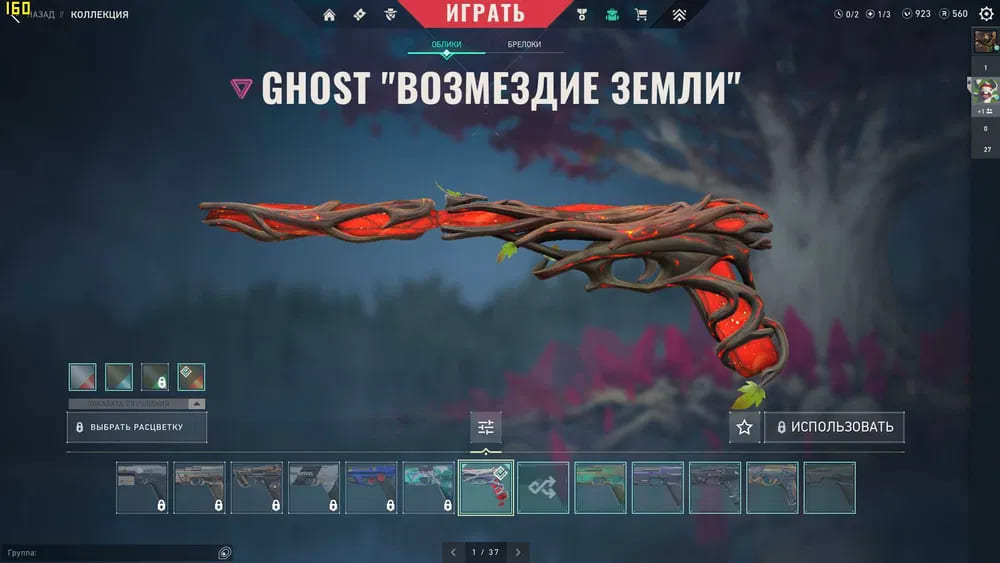Select the locked color variant swatch

pos(155,377)
